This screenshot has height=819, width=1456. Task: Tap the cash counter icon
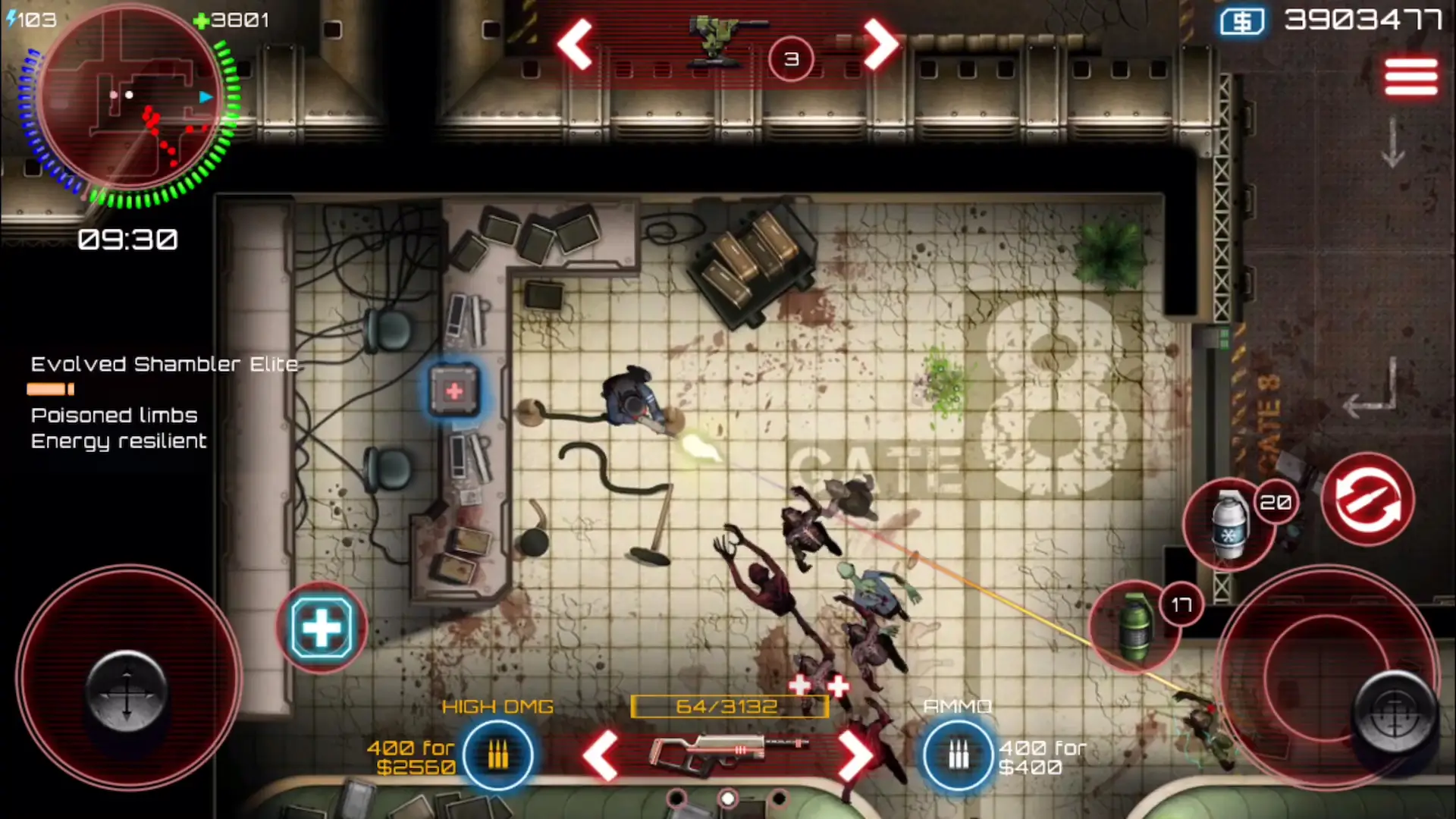pos(1242,21)
